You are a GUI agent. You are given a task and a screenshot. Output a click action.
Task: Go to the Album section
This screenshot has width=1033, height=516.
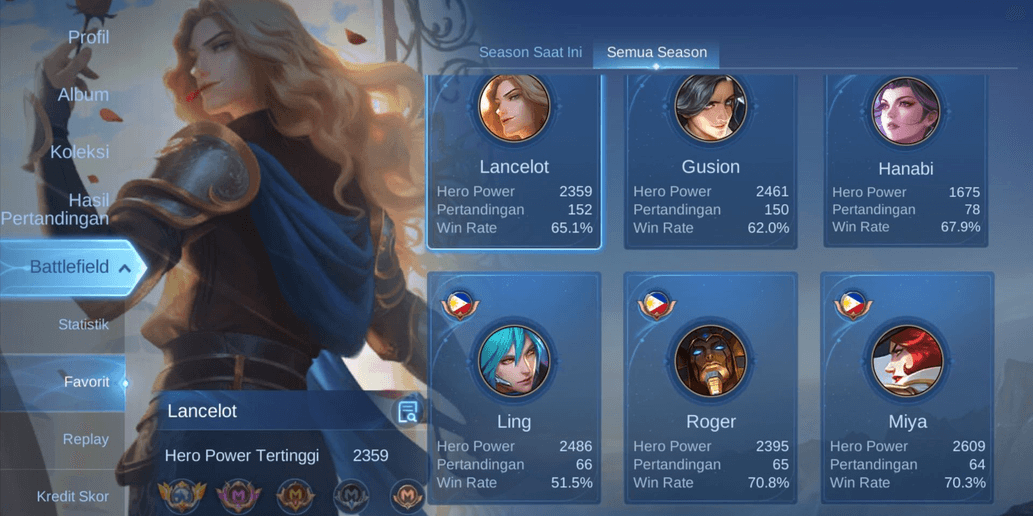pyautogui.click(x=83, y=94)
